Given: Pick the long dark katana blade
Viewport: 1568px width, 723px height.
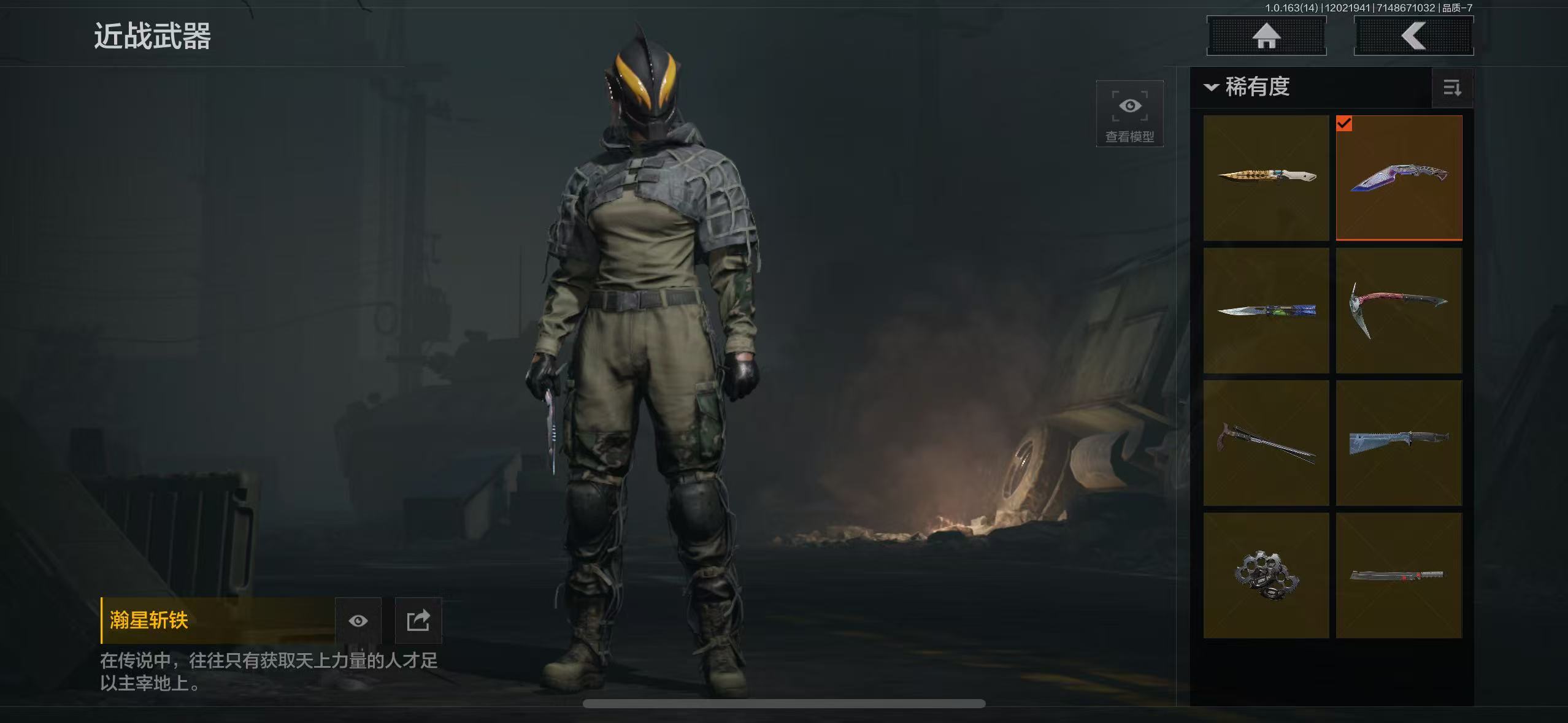Looking at the screenshot, I should 1399,575.
